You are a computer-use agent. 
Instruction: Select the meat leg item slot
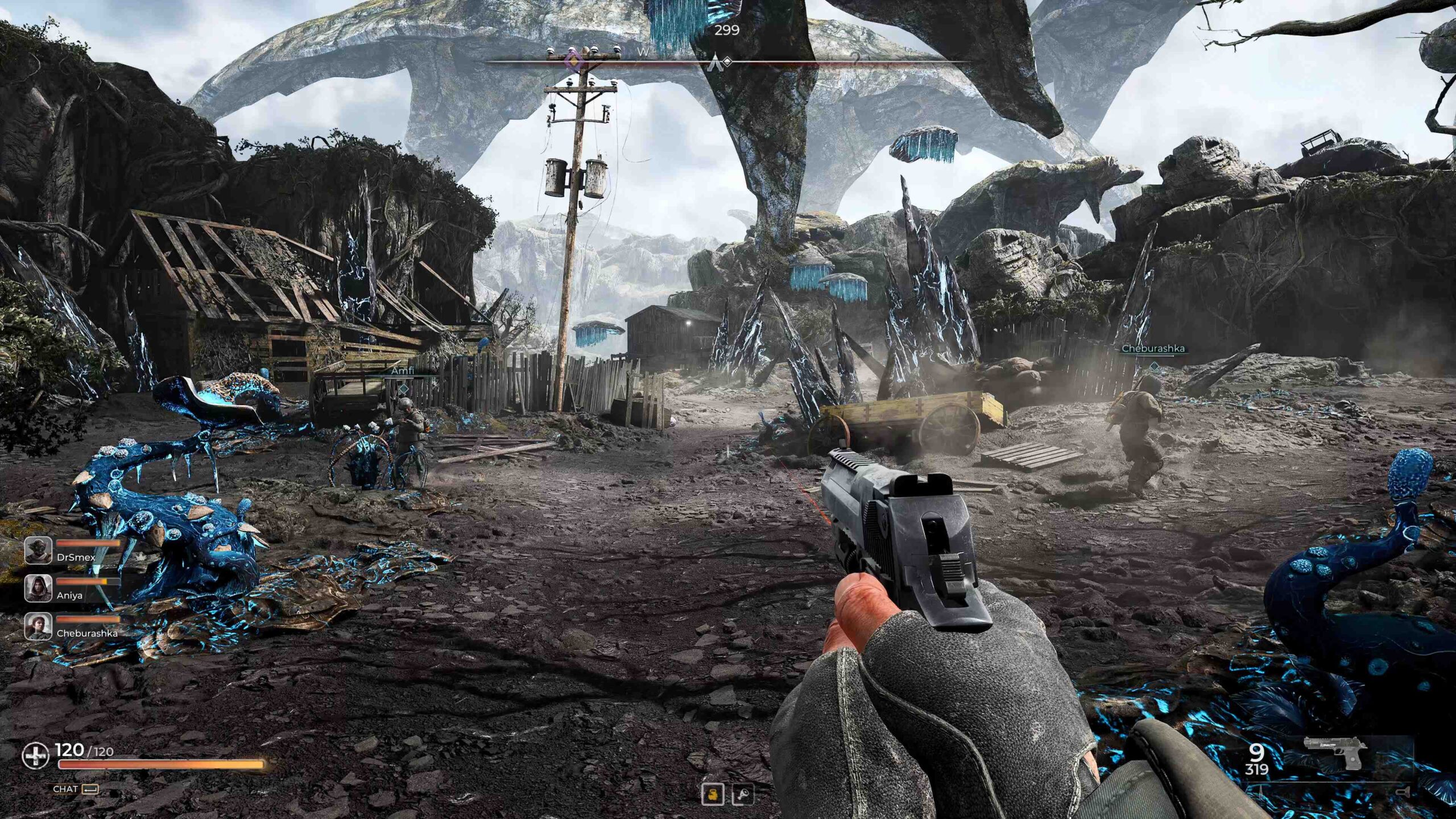tap(743, 794)
